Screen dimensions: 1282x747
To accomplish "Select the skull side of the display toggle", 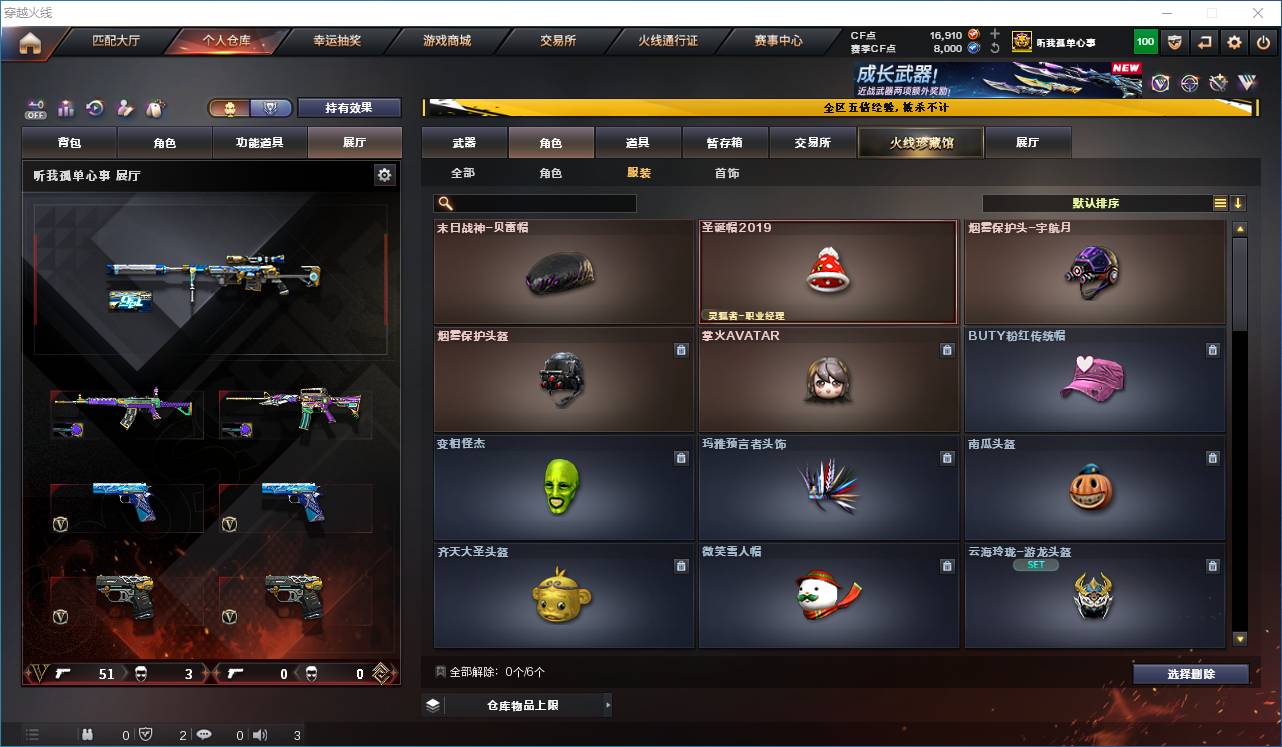I will 230,107.
